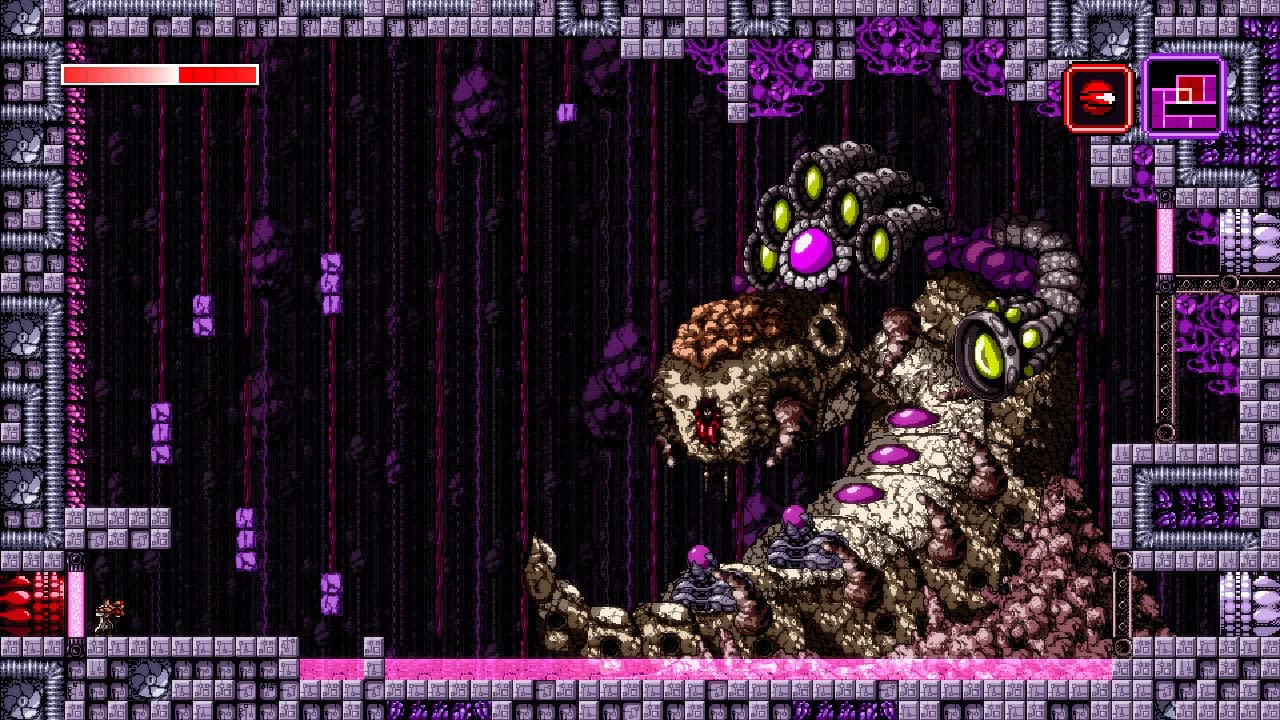Click the boss health bar at top left
The image size is (1280, 720).
tap(158, 74)
